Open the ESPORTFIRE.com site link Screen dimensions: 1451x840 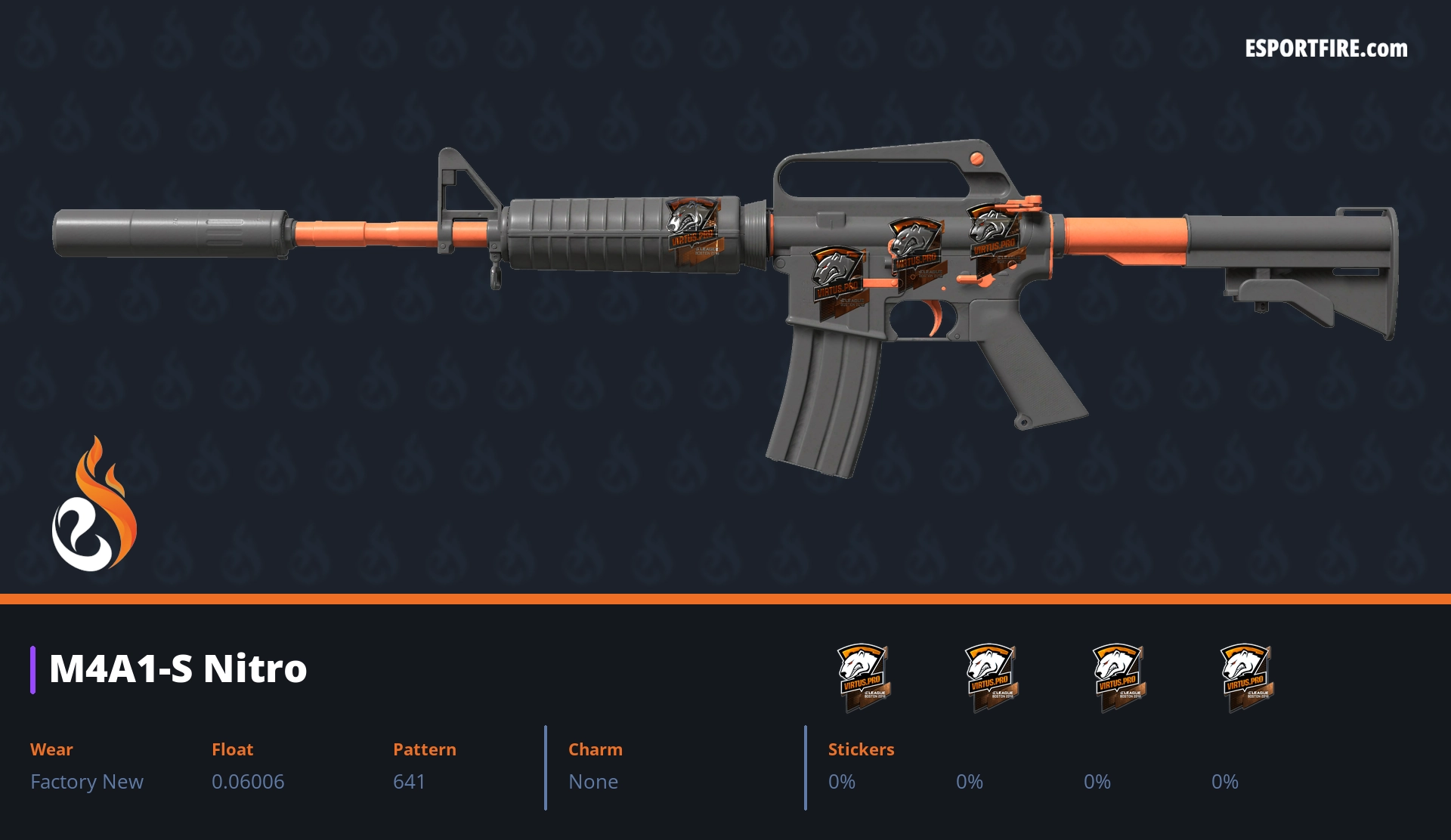(x=1326, y=49)
